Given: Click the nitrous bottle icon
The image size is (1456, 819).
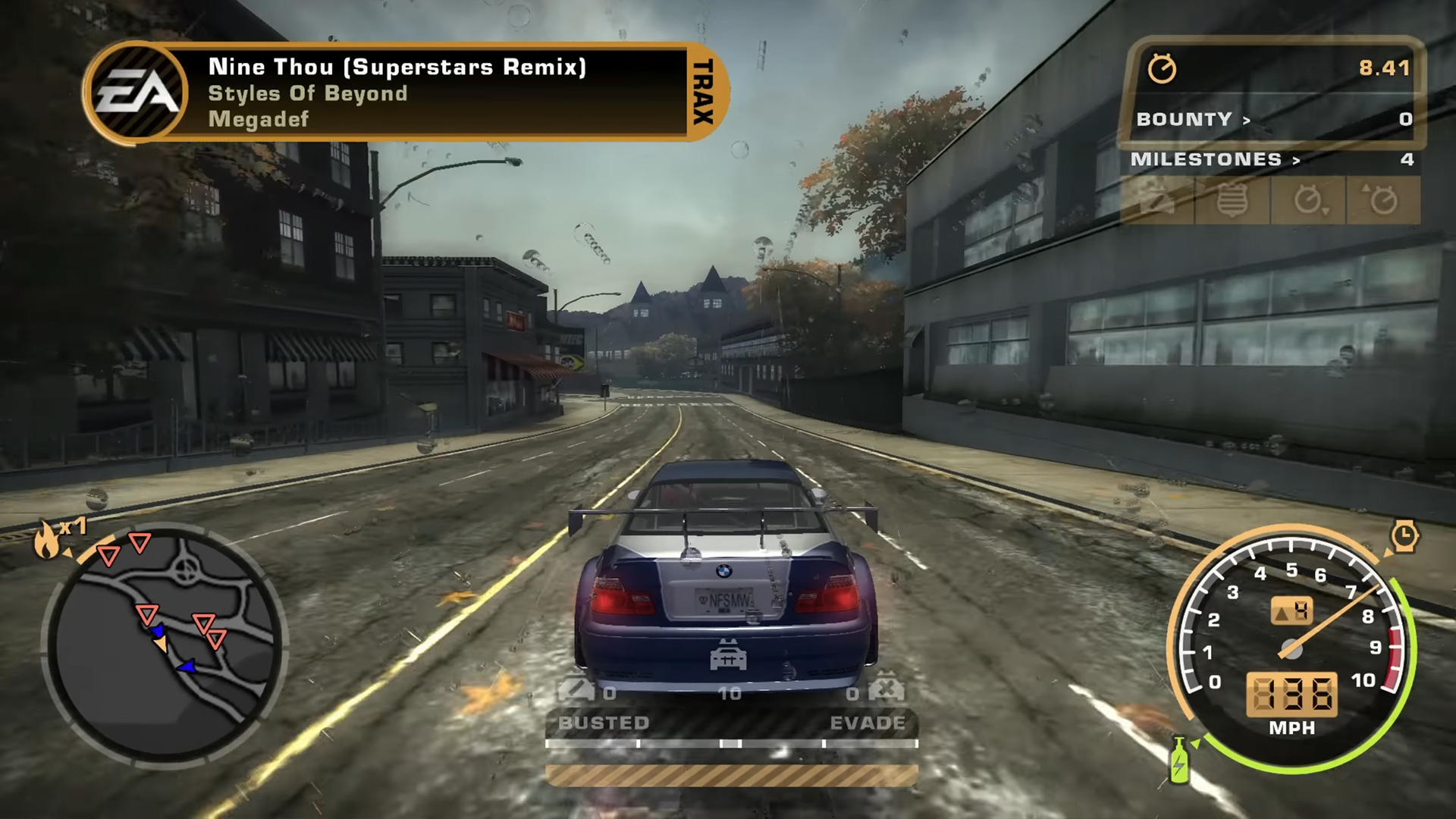Looking at the screenshot, I should tap(1178, 762).
